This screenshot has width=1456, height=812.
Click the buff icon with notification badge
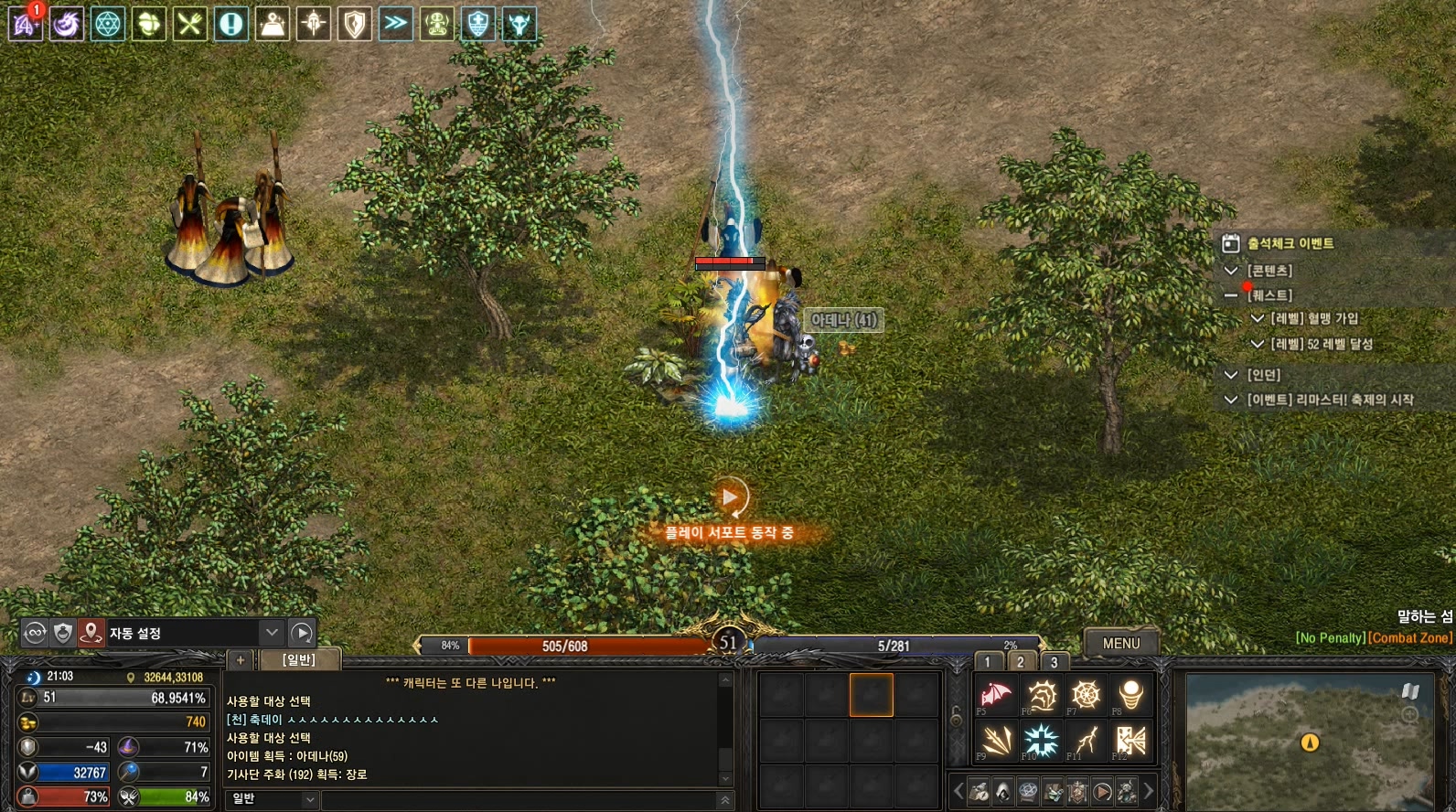tap(25, 23)
